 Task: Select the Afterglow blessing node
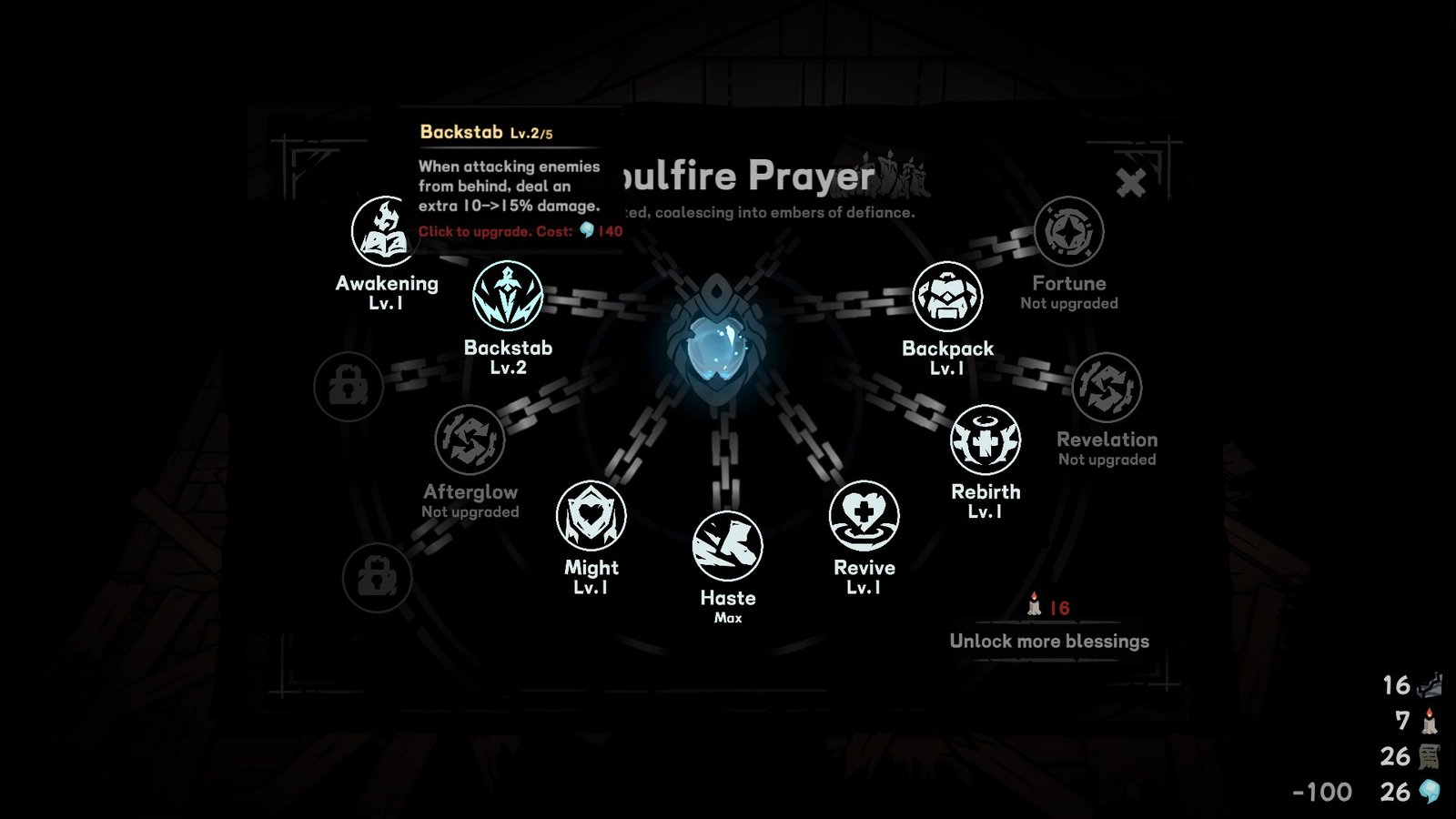click(470, 441)
